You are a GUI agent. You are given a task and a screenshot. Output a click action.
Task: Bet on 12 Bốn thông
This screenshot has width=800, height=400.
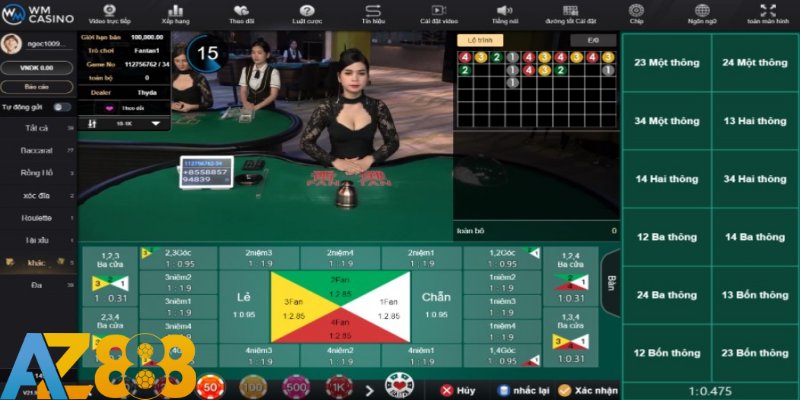[667, 353]
